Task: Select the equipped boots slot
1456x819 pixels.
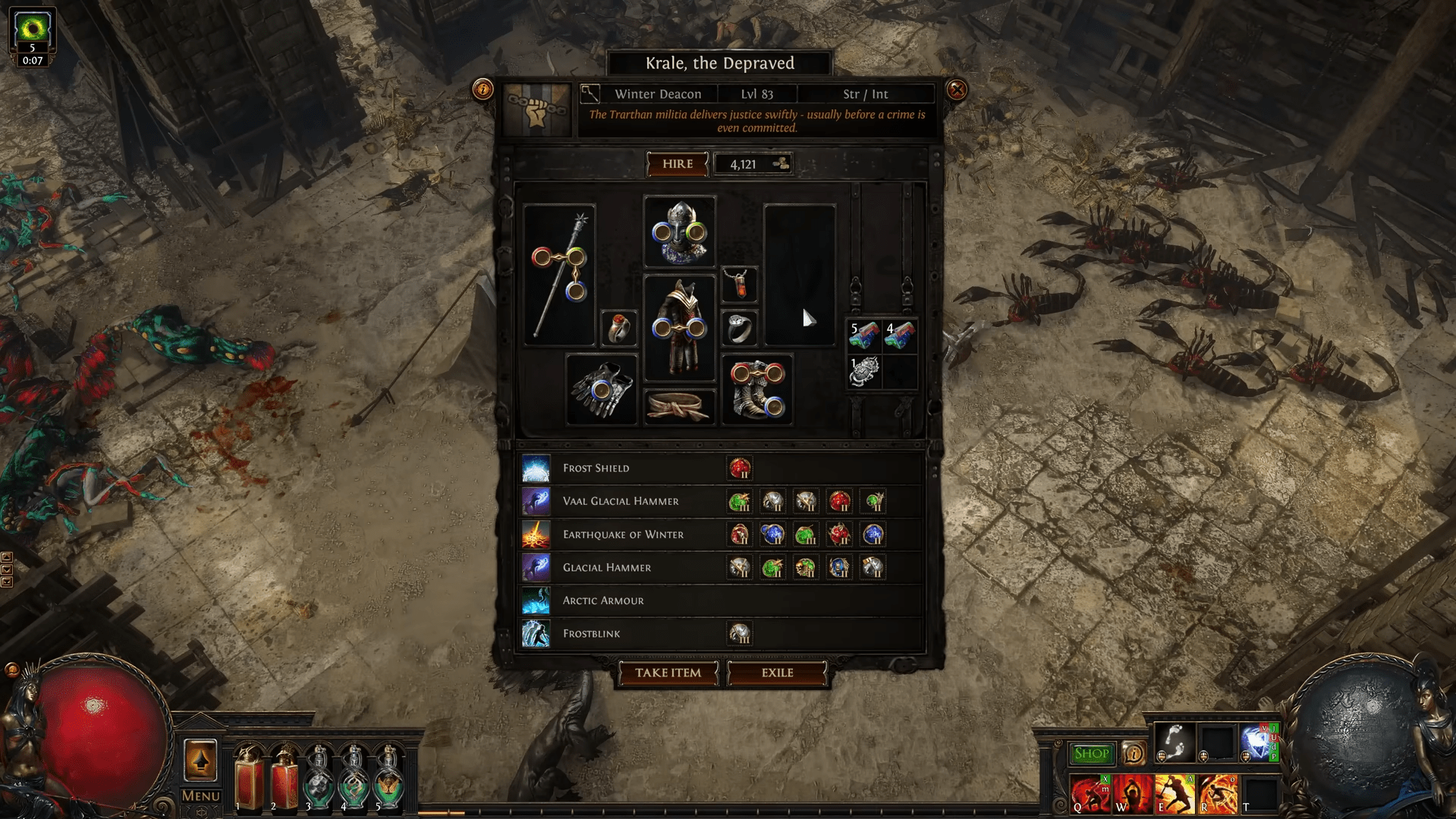Action: click(x=756, y=389)
